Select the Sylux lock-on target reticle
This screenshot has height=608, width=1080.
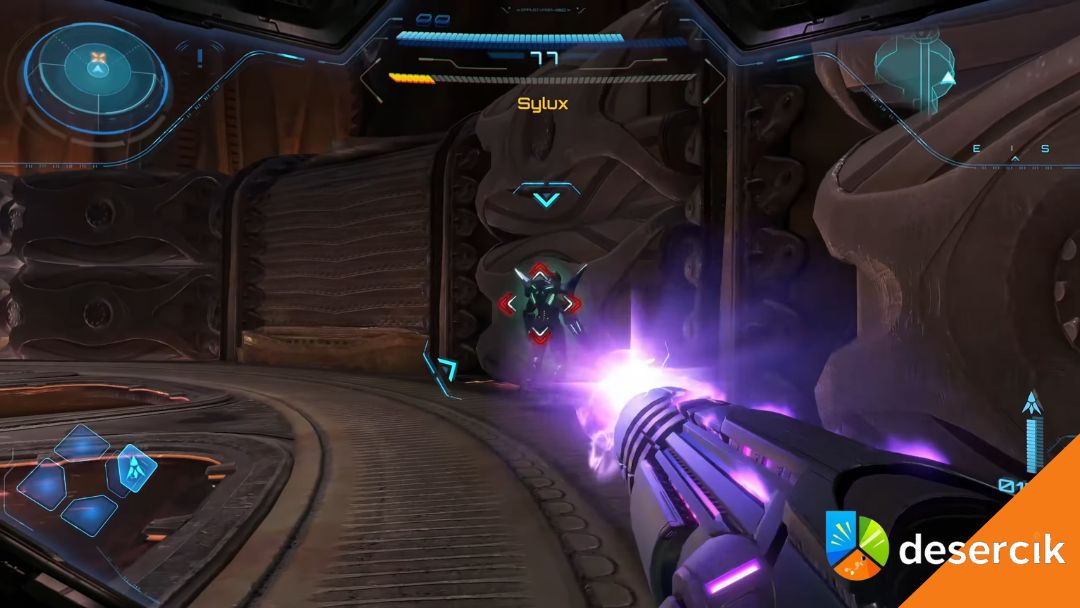[539, 302]
